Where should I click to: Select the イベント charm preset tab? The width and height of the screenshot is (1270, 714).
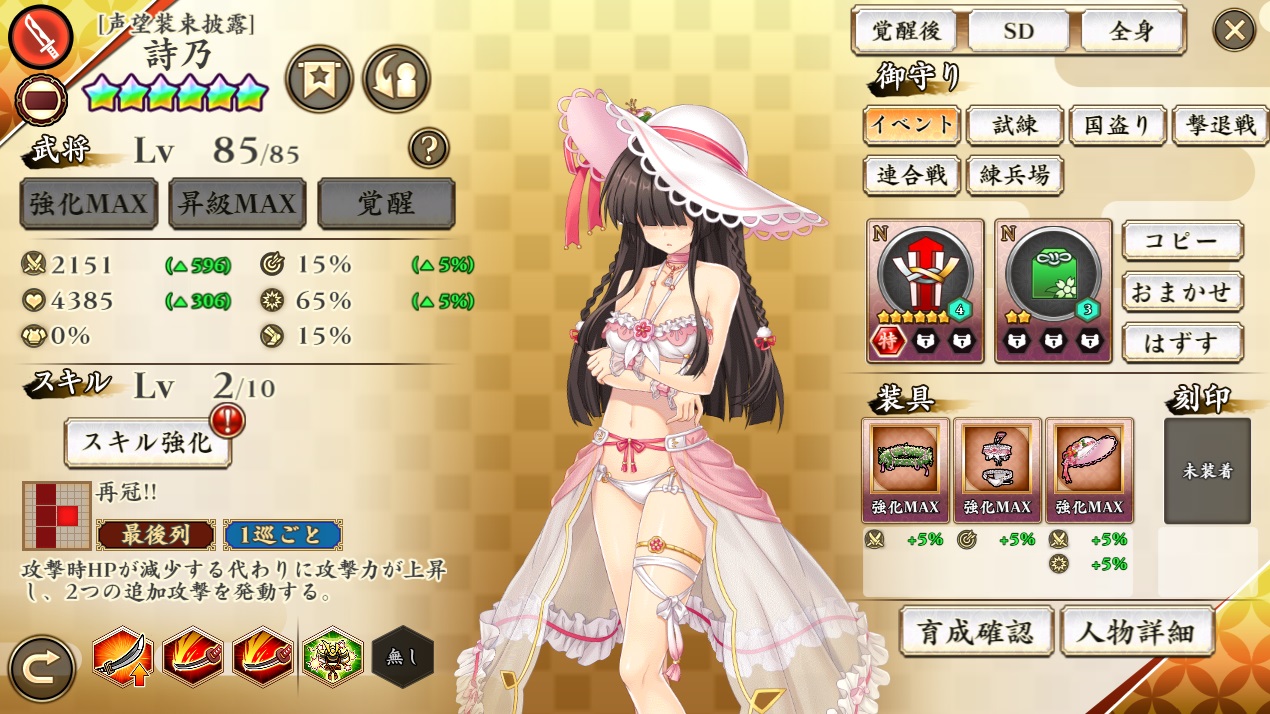click(x=911, y=125)
